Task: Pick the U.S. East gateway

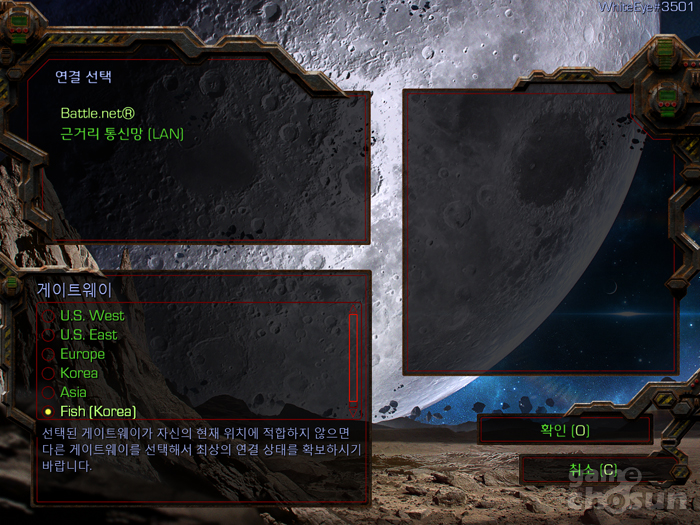Action: click(88, 335)
